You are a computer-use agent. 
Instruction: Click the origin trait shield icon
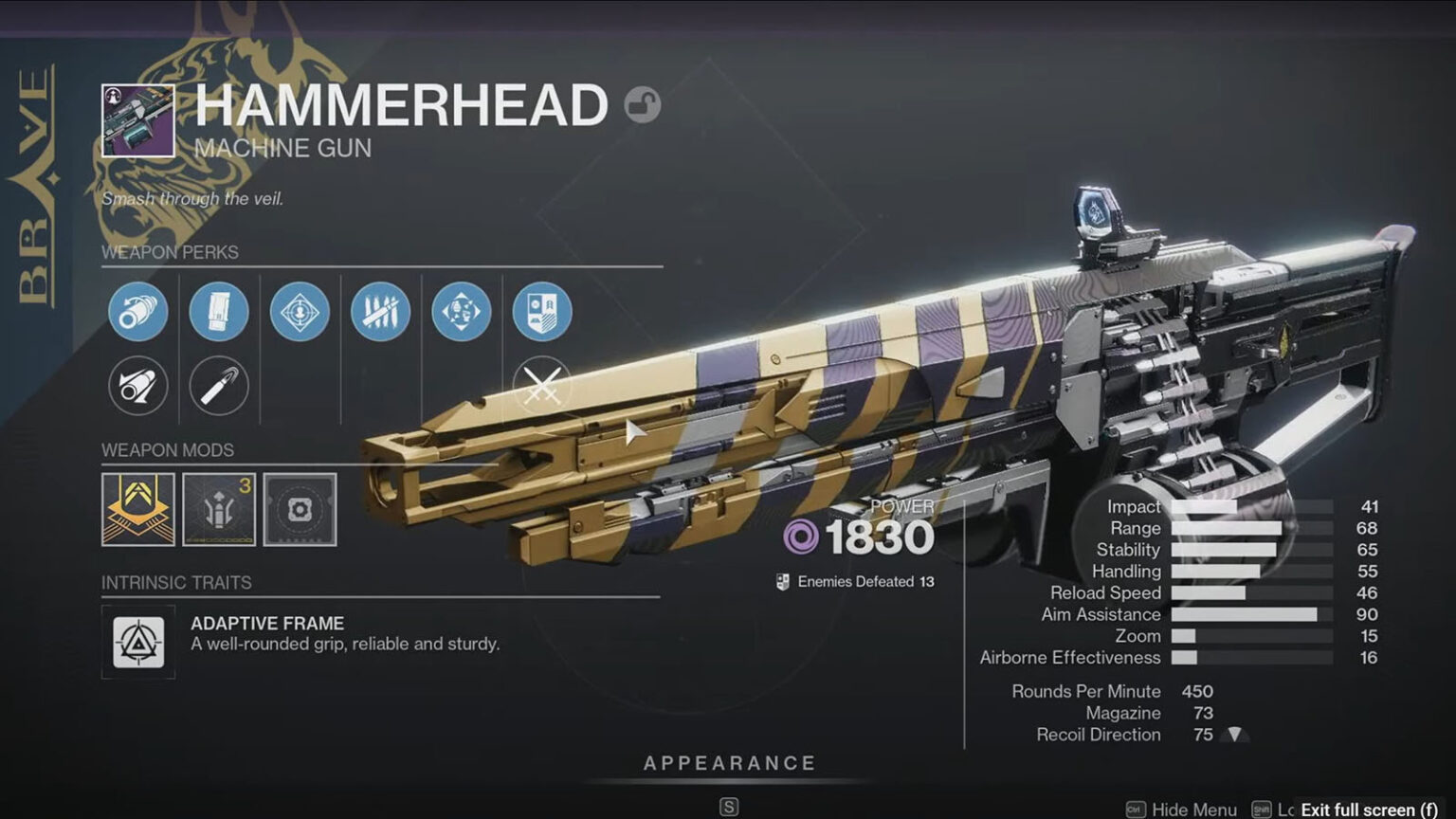pos(541,312)
